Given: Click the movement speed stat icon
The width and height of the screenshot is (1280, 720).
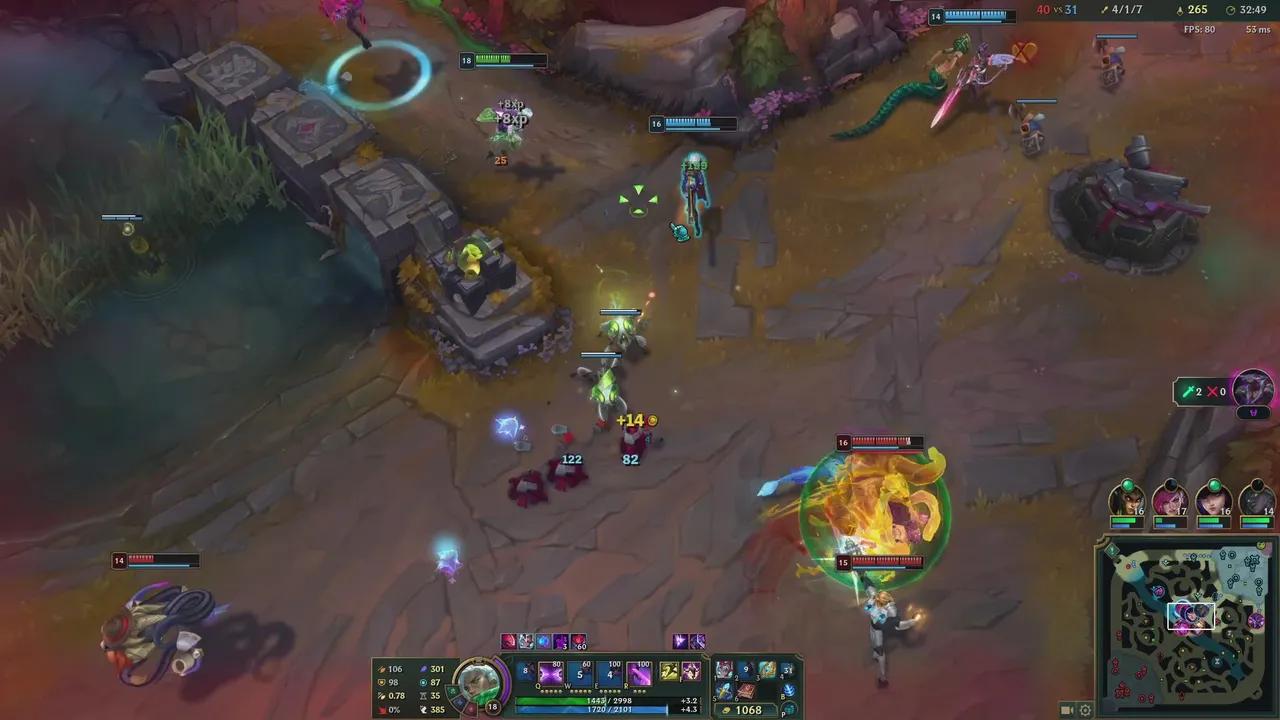Looking at the screenshot, I should tap(424, 709).
